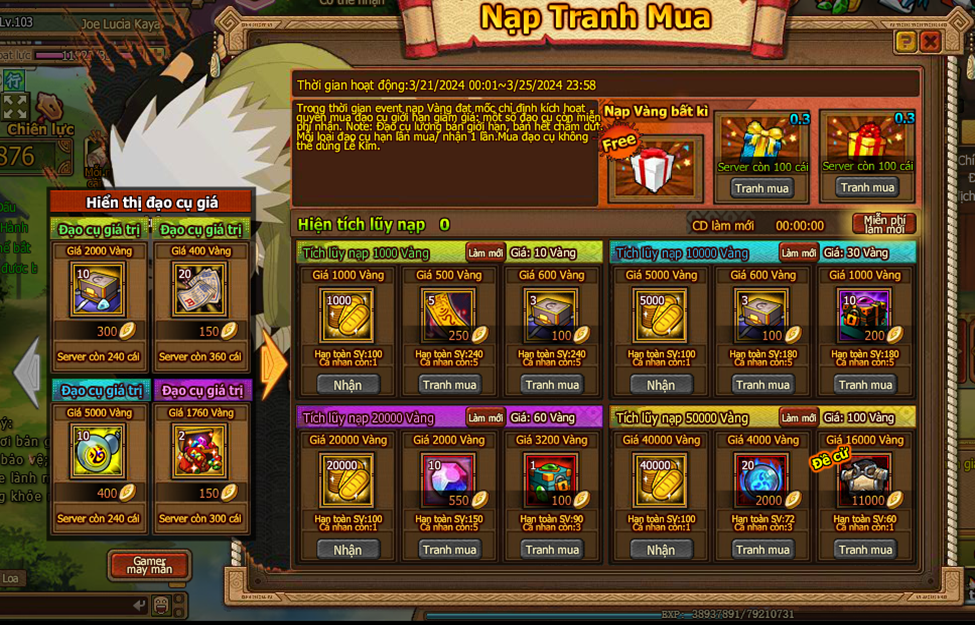The width and height of the screenshot is (975, 625).
Task: Refresh the 1000 Vàng tier with Làm mới
Action: (484, 253)
